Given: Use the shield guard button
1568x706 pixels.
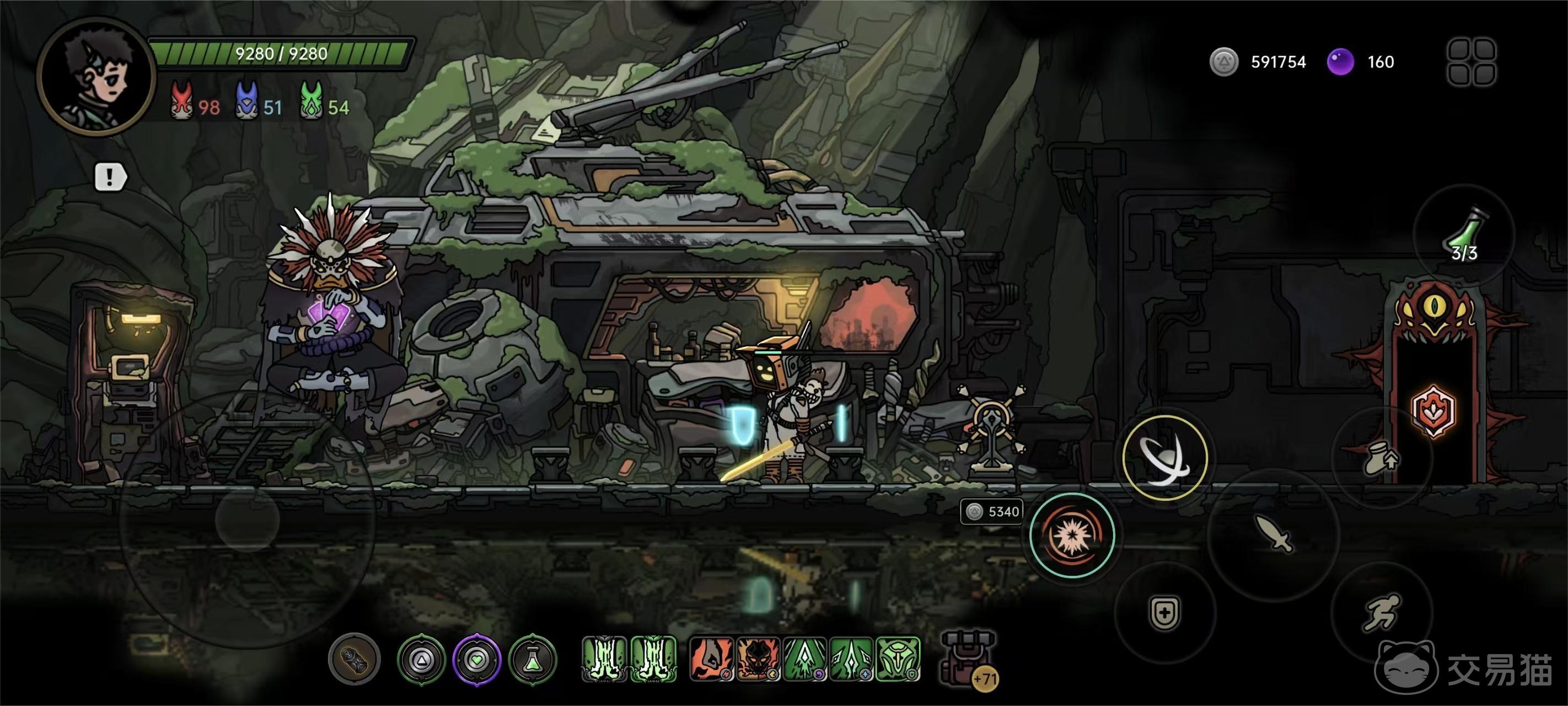Looking at the screenshot, I should 1164,612.
